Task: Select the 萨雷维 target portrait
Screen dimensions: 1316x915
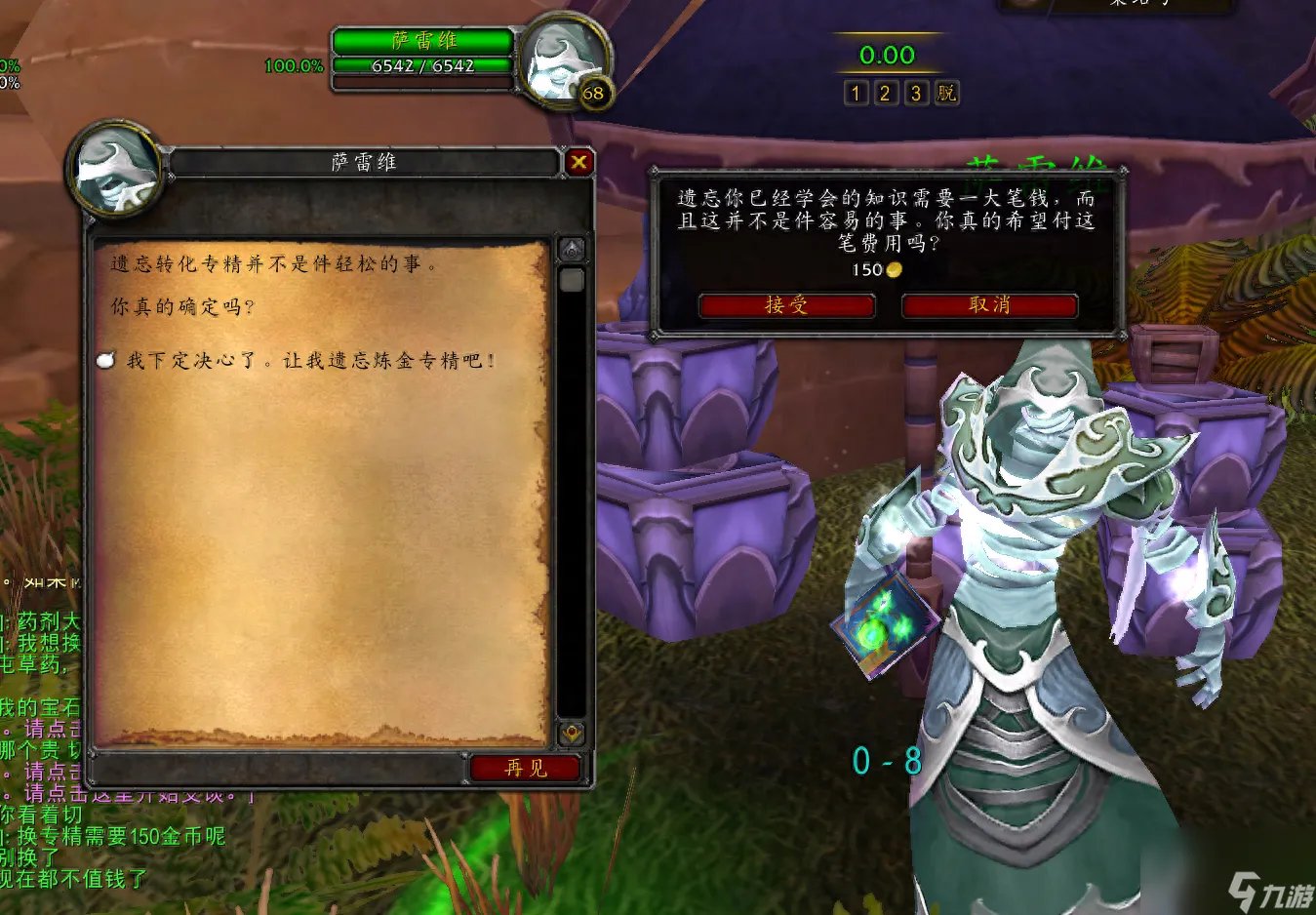Action: pos(563,61)
